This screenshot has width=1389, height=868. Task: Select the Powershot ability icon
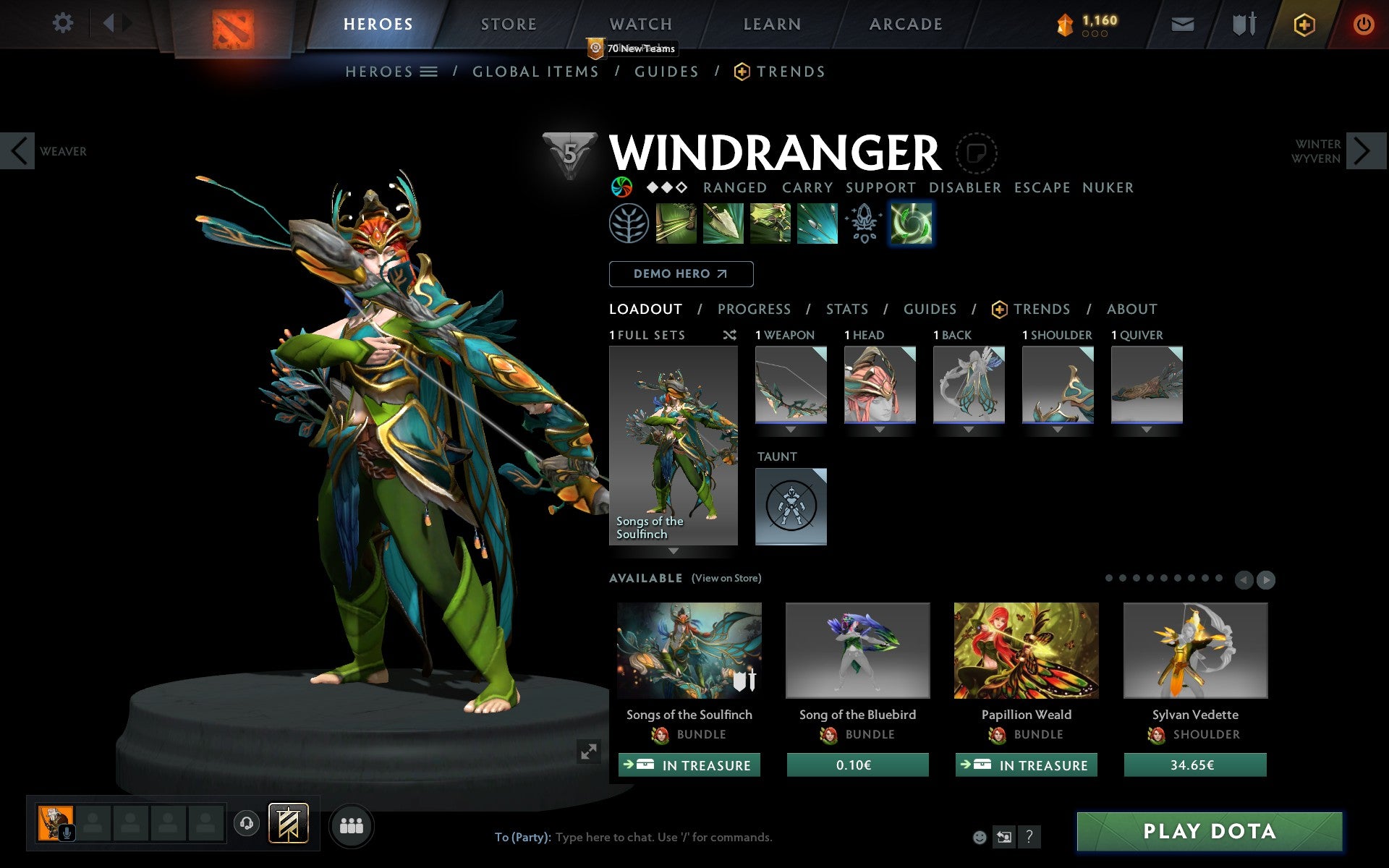coord(723,224)
